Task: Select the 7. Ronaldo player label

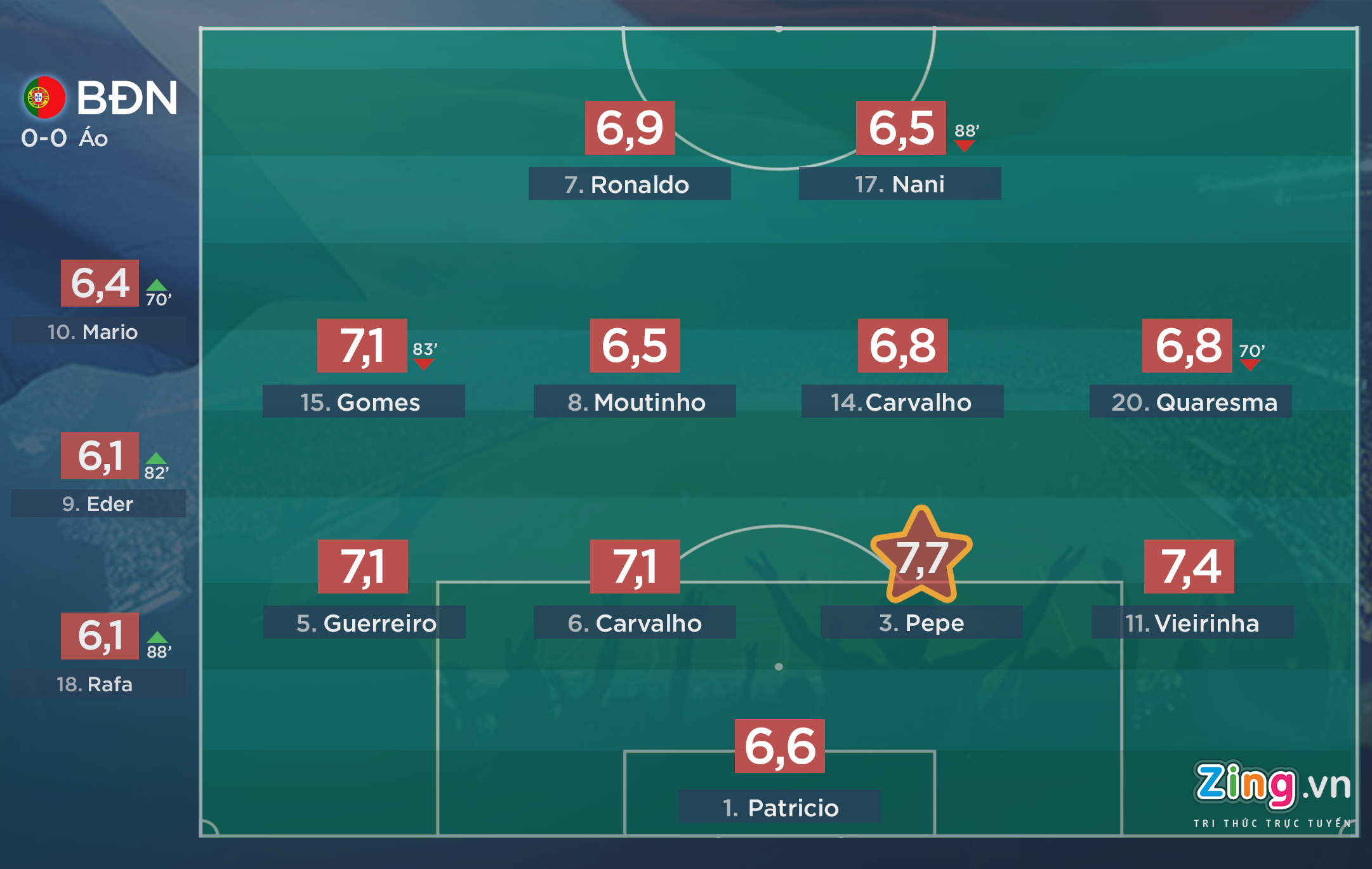Action: coord(629,184)
